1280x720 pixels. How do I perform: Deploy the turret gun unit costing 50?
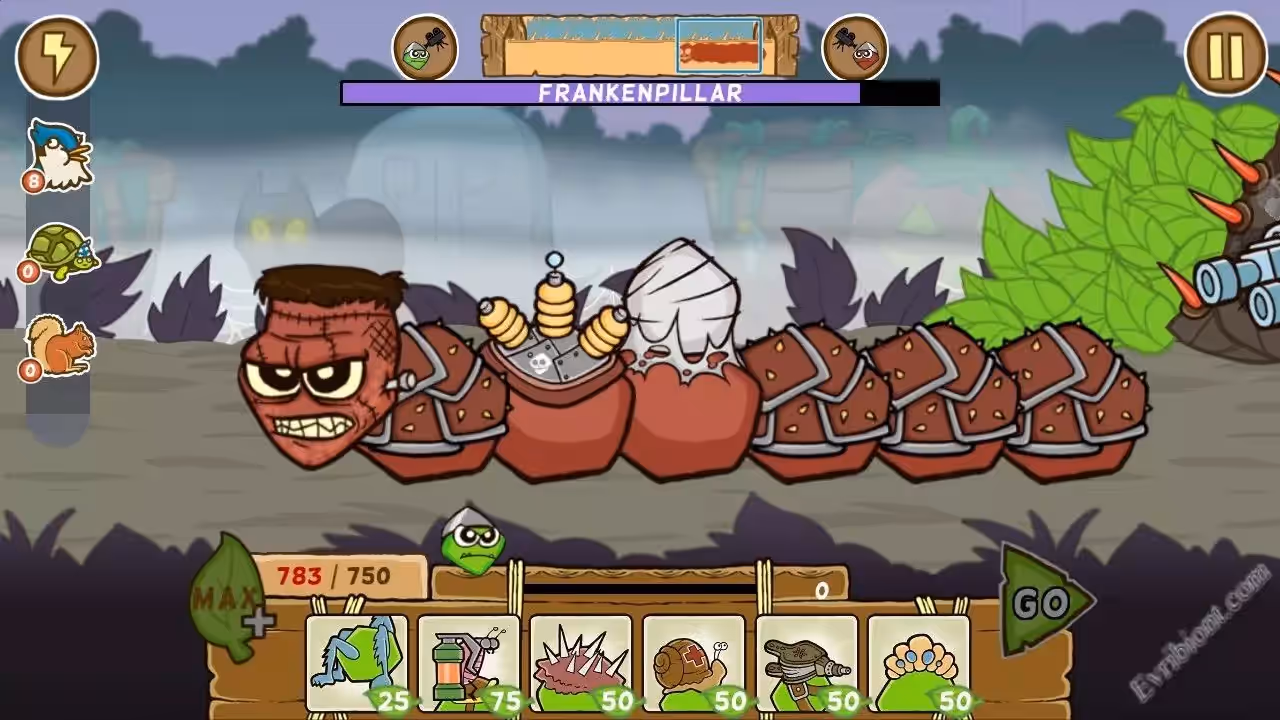pos(806,662)
